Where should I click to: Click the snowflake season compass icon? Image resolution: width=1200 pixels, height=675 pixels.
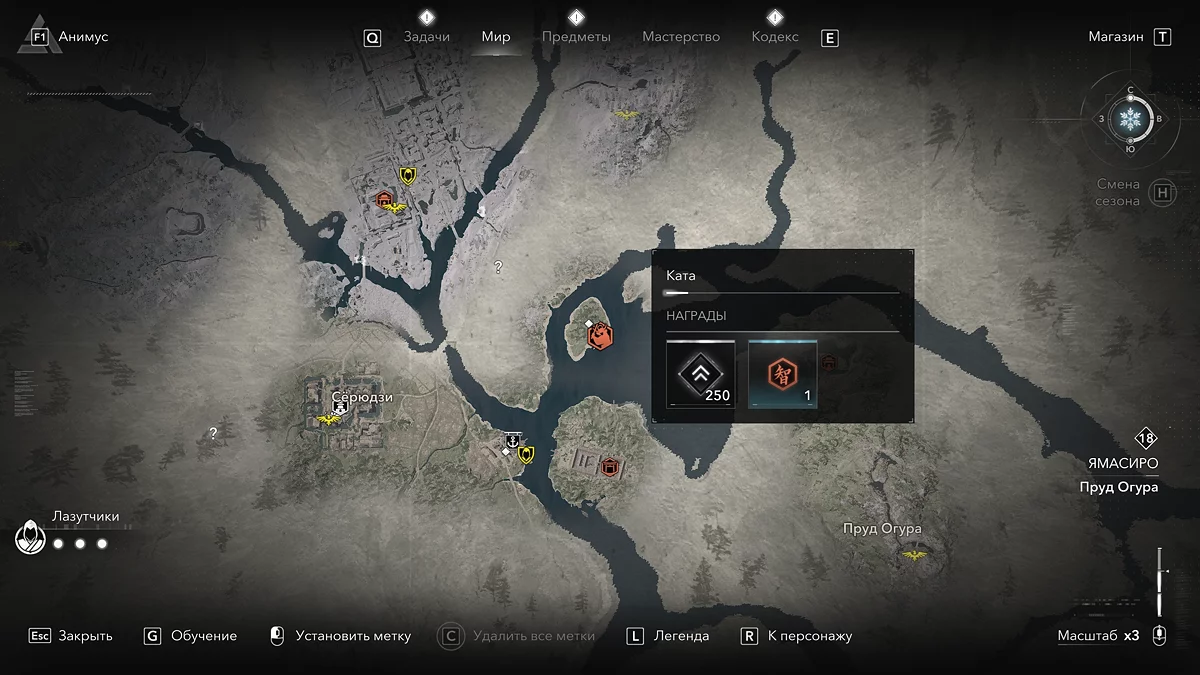pos(1131,120)
